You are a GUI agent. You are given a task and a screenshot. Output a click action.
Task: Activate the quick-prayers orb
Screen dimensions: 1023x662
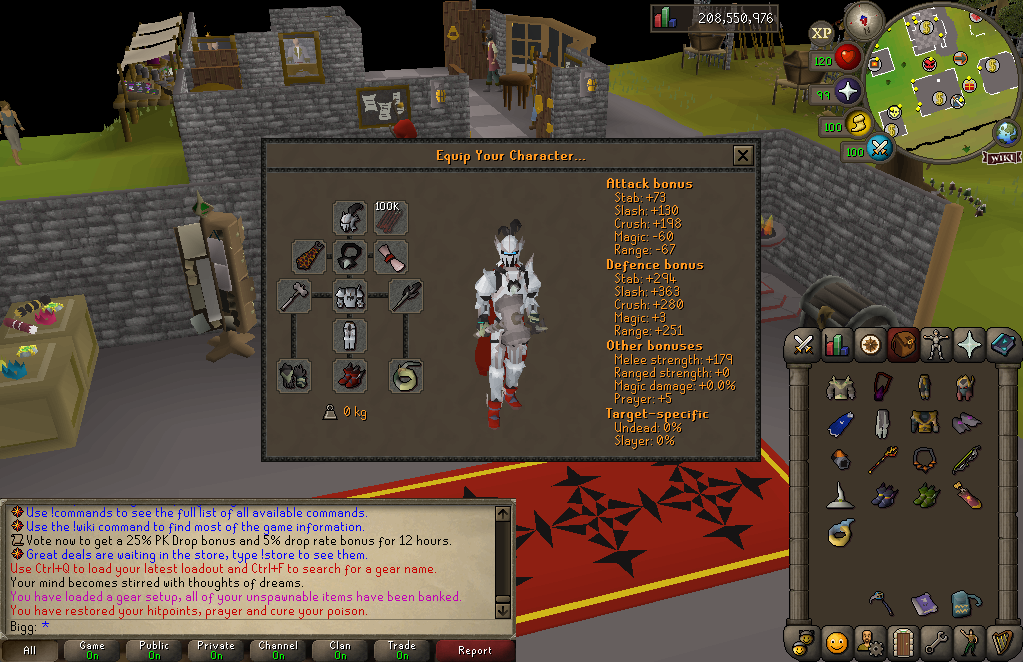(848, 92)
